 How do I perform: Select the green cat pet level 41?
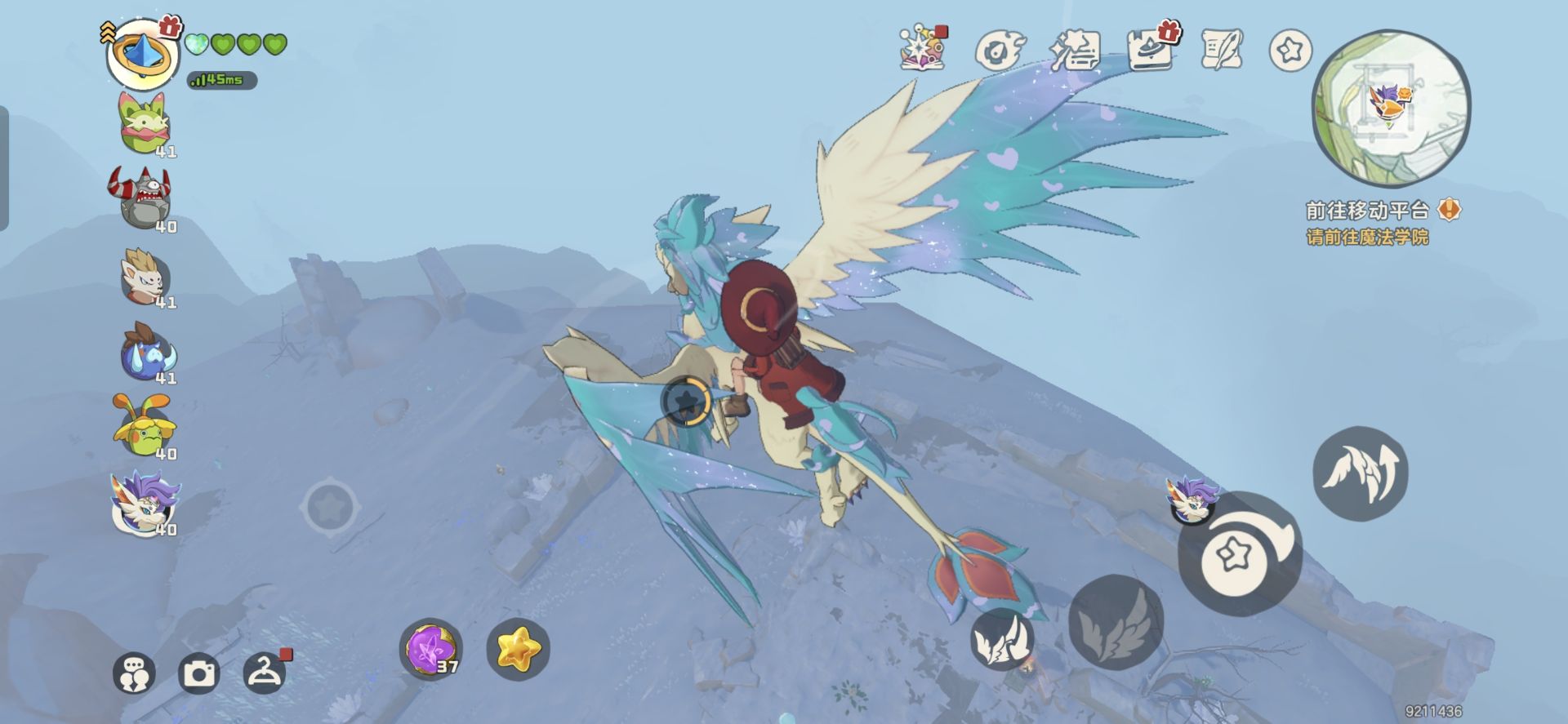click(x=144, y=124)
